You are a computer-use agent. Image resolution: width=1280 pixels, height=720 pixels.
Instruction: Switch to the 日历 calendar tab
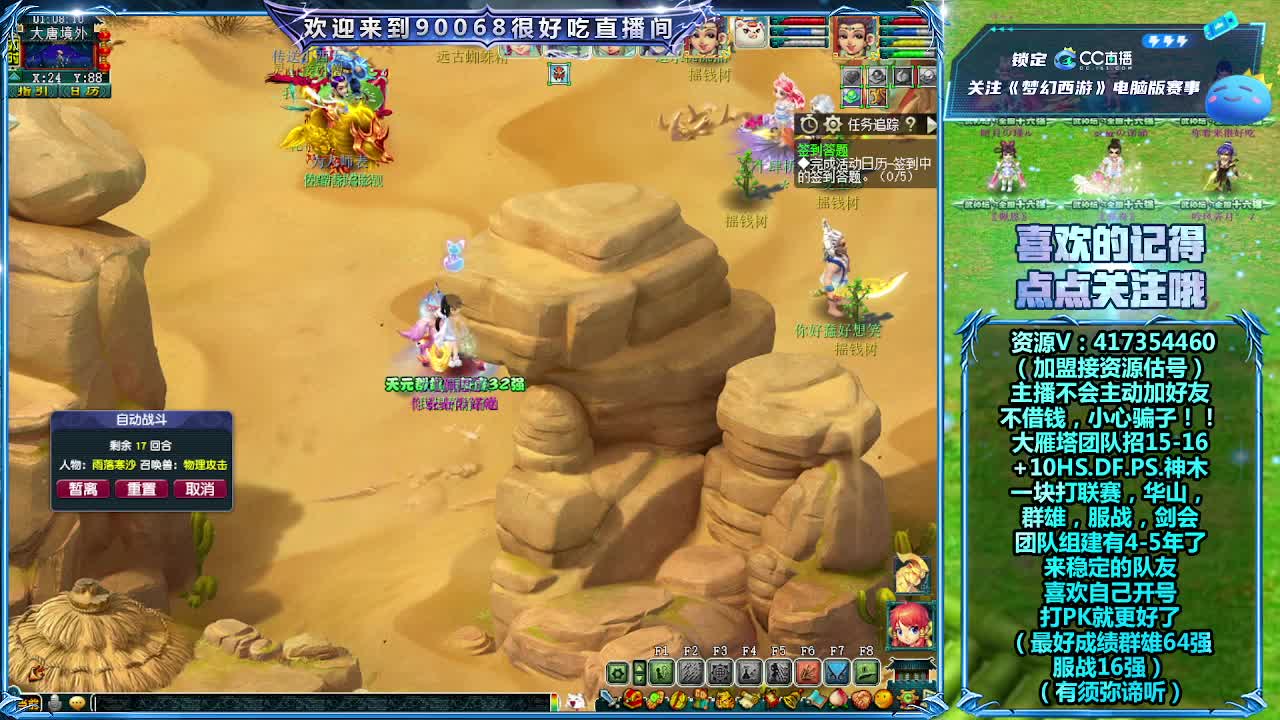pos(82,91)
